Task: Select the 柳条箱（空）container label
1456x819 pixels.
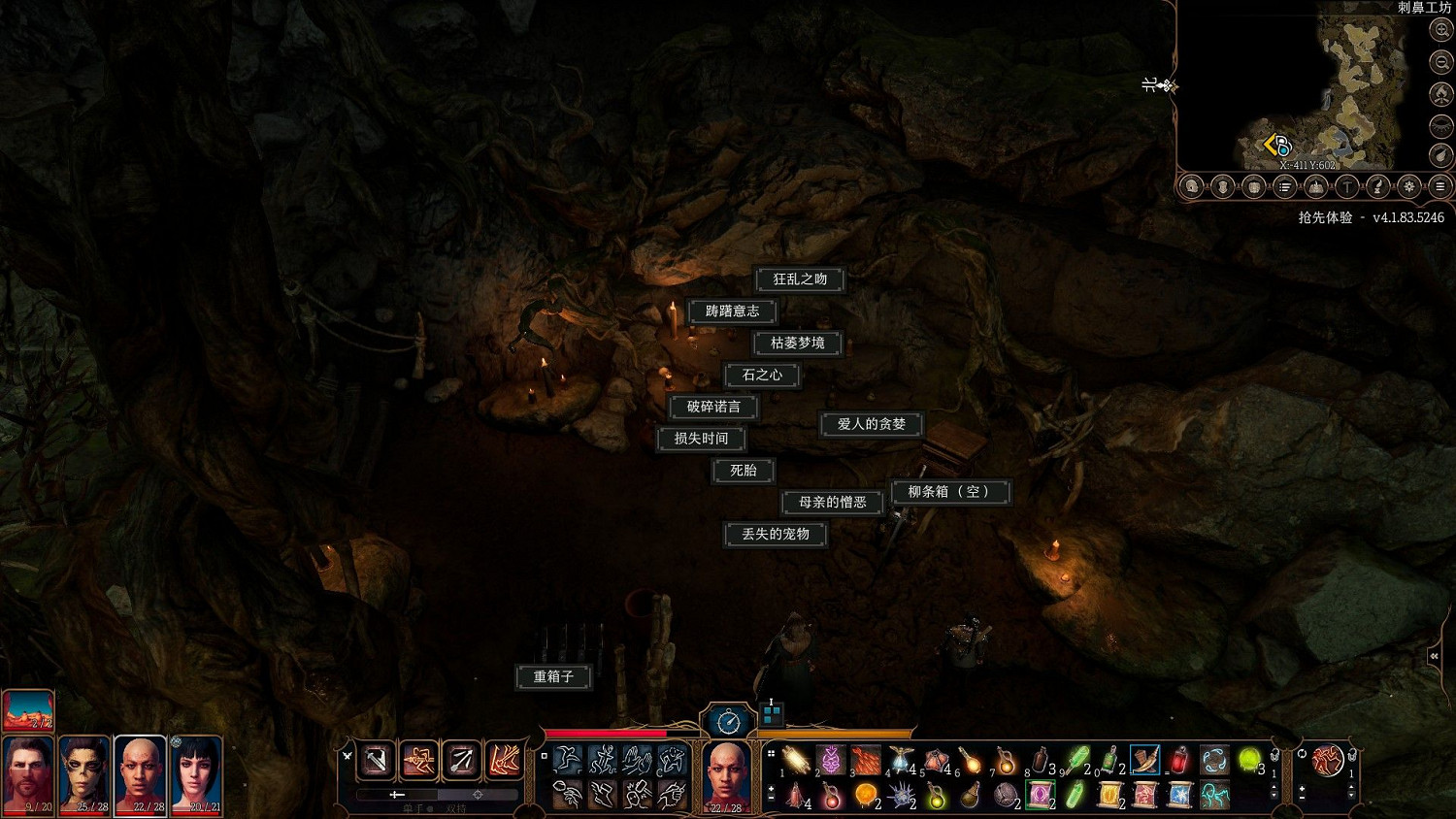Action: tap(949, 492)
